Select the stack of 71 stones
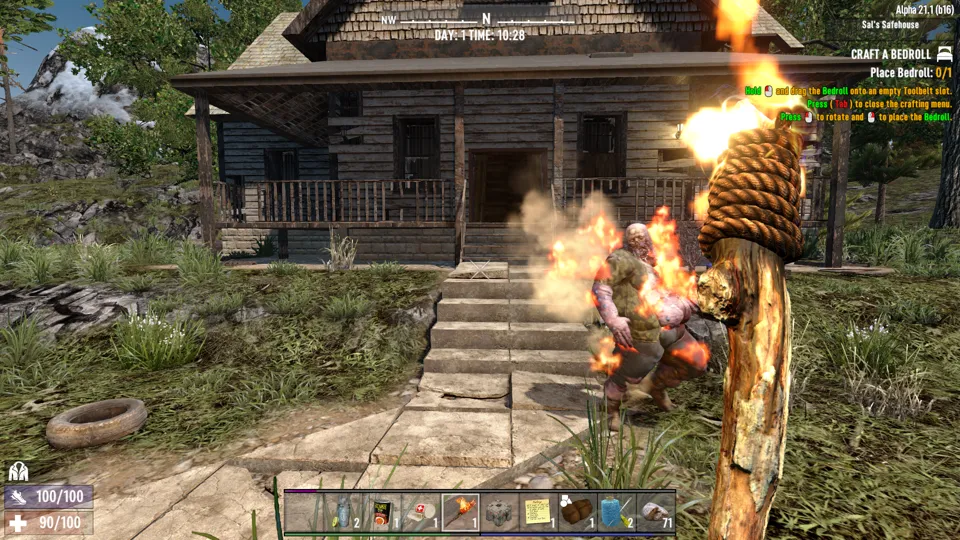The width and height of the screenshot is (960, 540). 655,512
